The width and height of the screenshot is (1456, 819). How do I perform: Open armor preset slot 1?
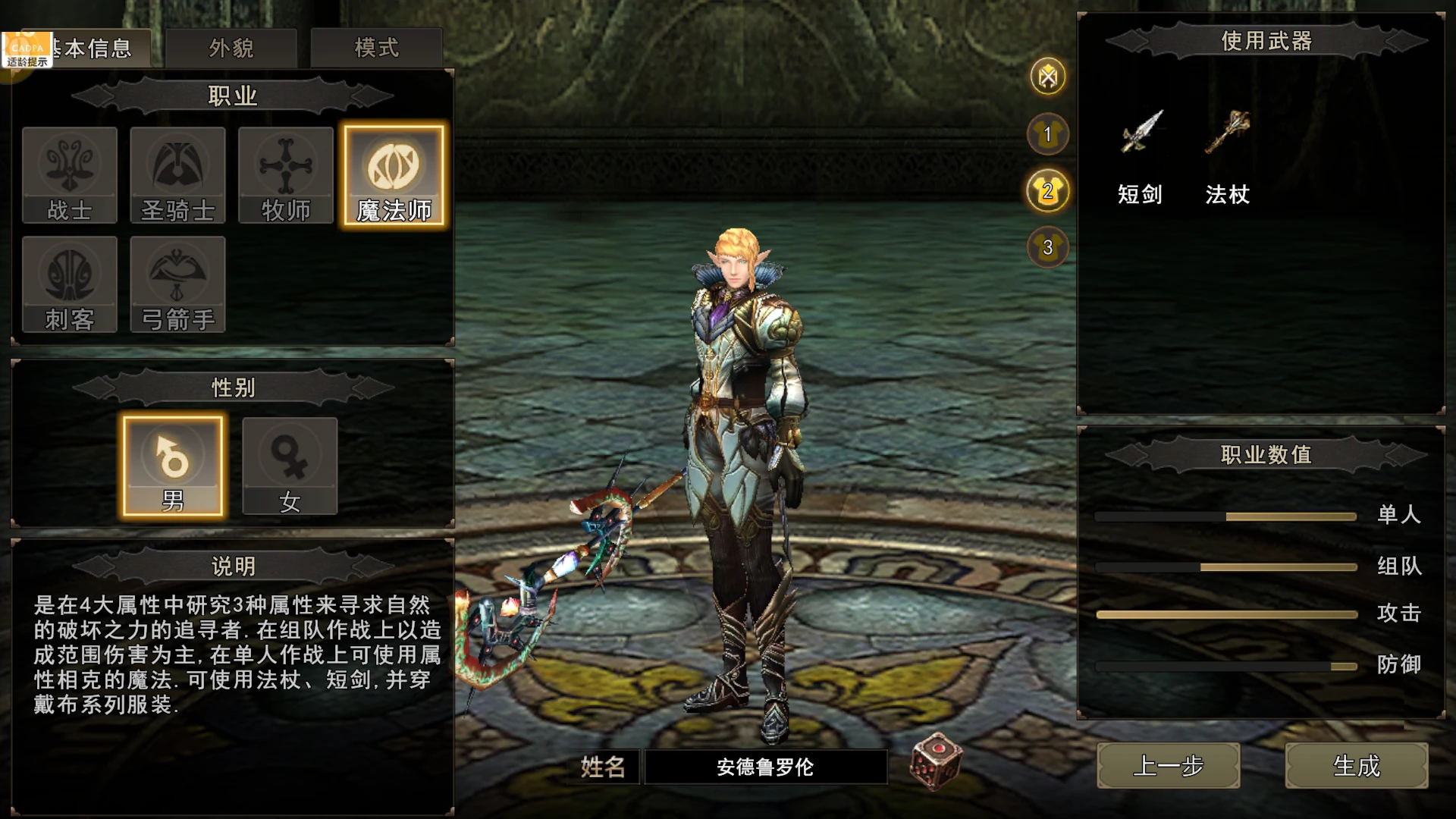click(1046, 134)
